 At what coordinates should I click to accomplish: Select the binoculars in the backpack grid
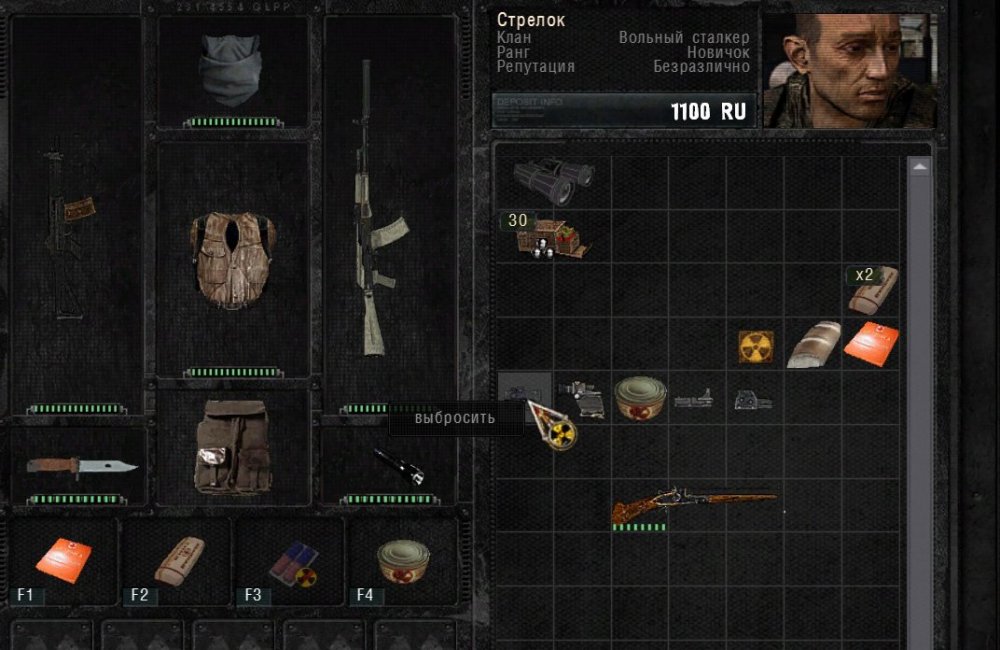click(553, 181)
